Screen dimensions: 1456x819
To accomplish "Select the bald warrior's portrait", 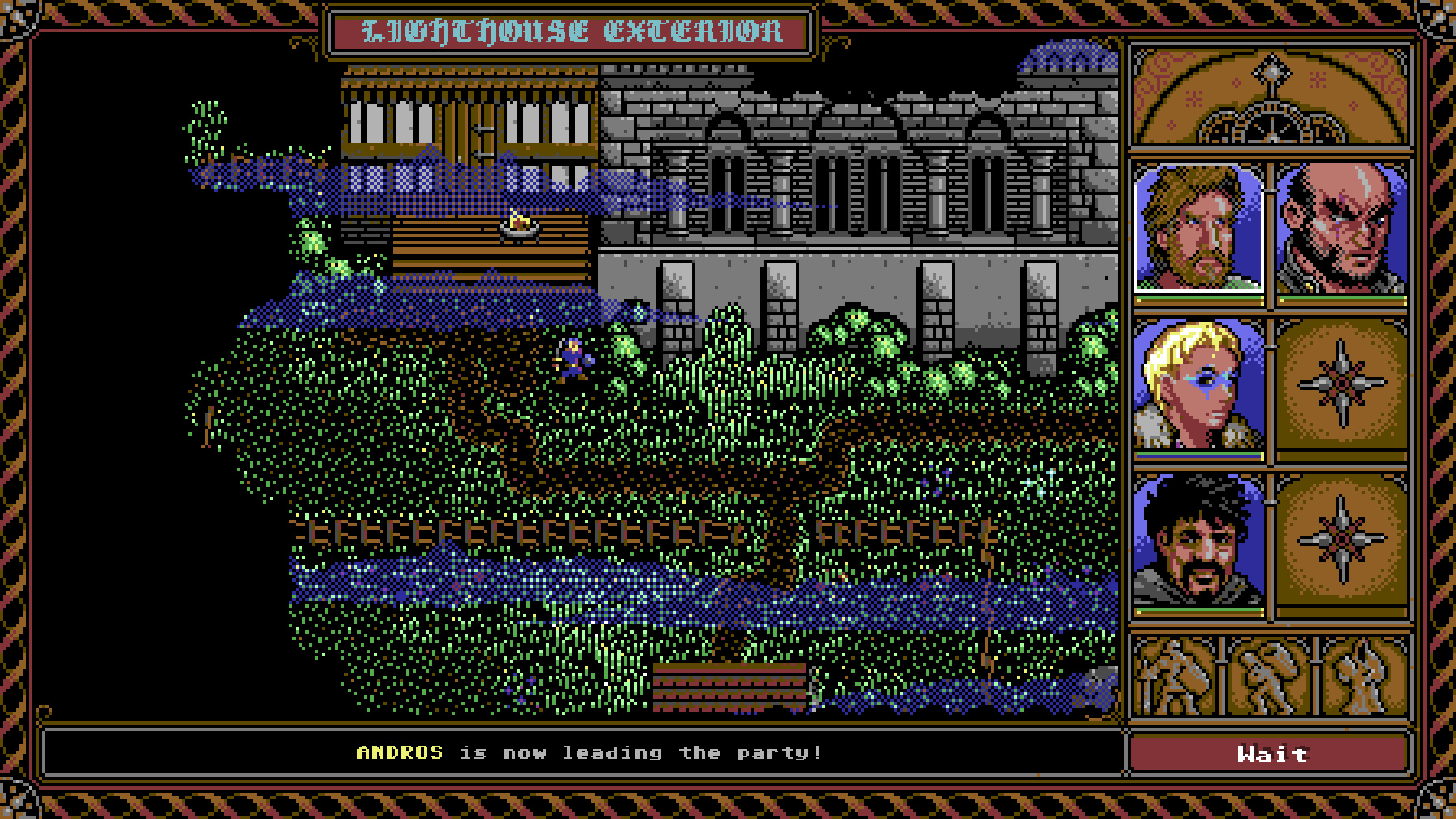I will [1341, 227].
